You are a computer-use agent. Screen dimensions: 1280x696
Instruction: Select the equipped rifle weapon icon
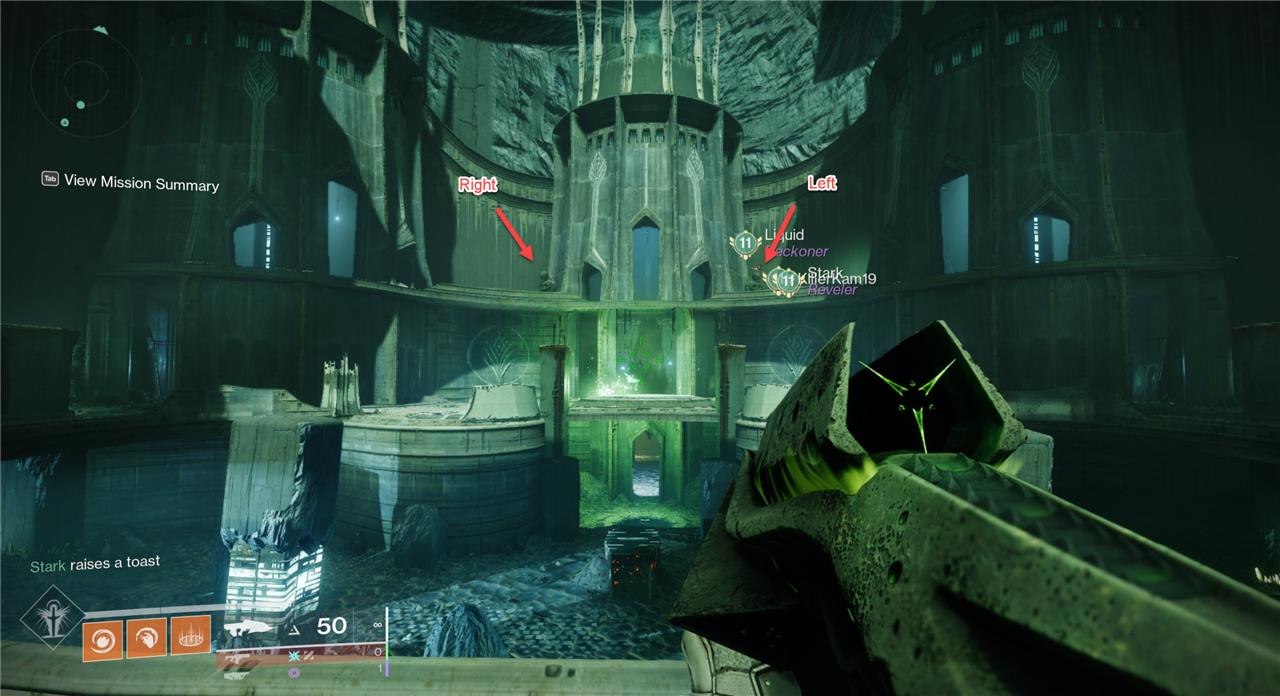pos(250,628)
